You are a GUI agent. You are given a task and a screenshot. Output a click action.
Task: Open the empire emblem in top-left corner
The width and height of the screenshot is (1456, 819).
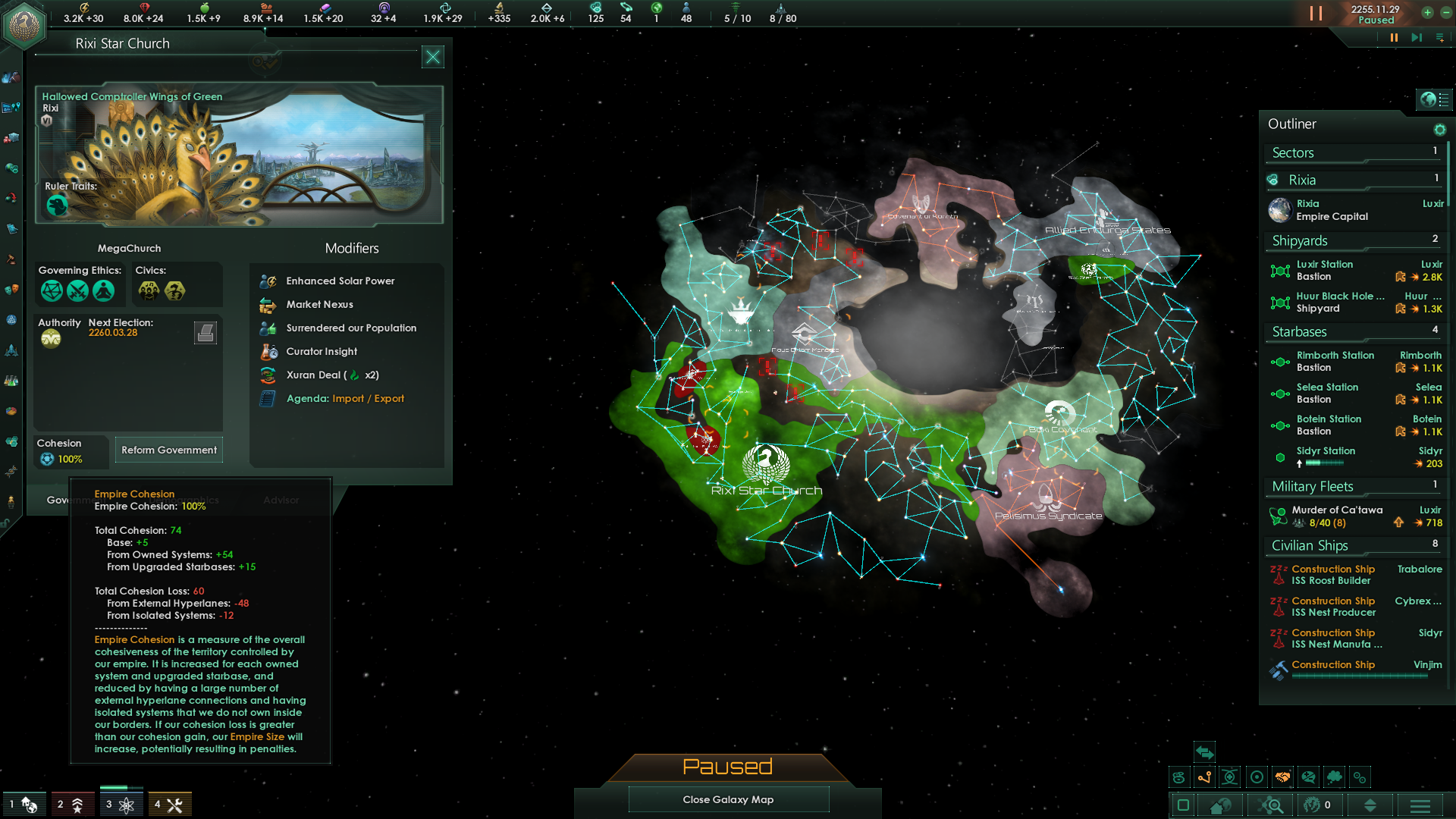point(25,26)
